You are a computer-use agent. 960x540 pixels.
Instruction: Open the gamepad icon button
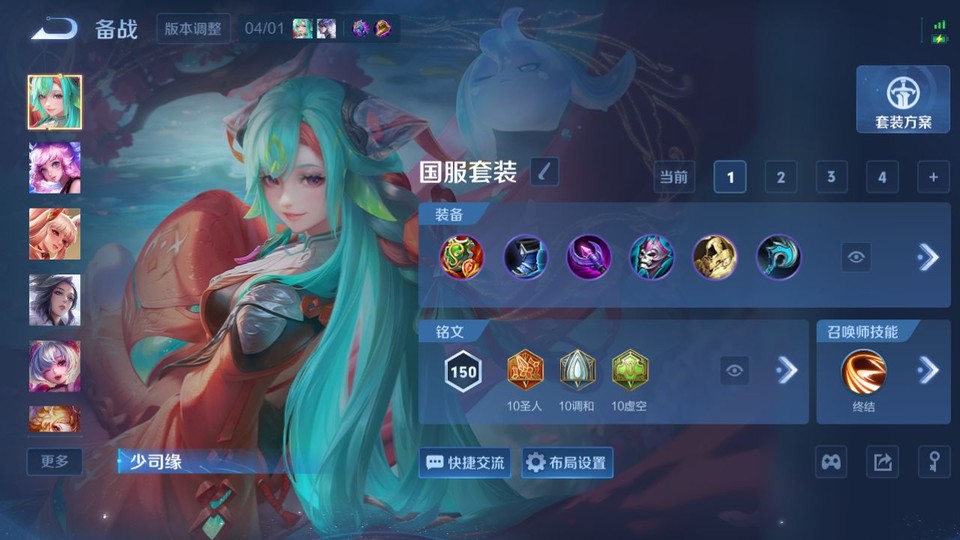[832, 462]
